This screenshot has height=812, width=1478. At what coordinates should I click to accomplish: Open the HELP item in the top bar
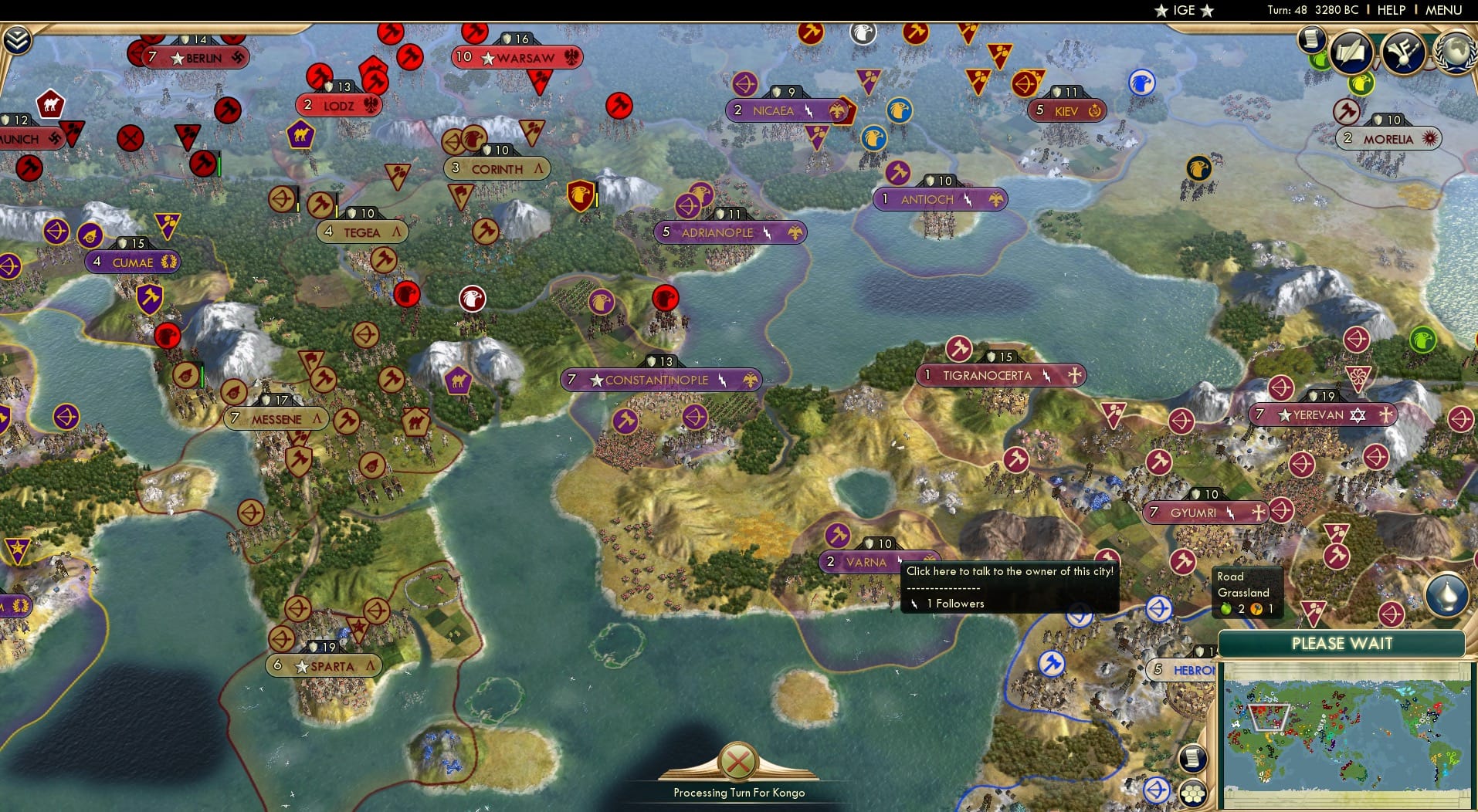tap(1390, 10)
